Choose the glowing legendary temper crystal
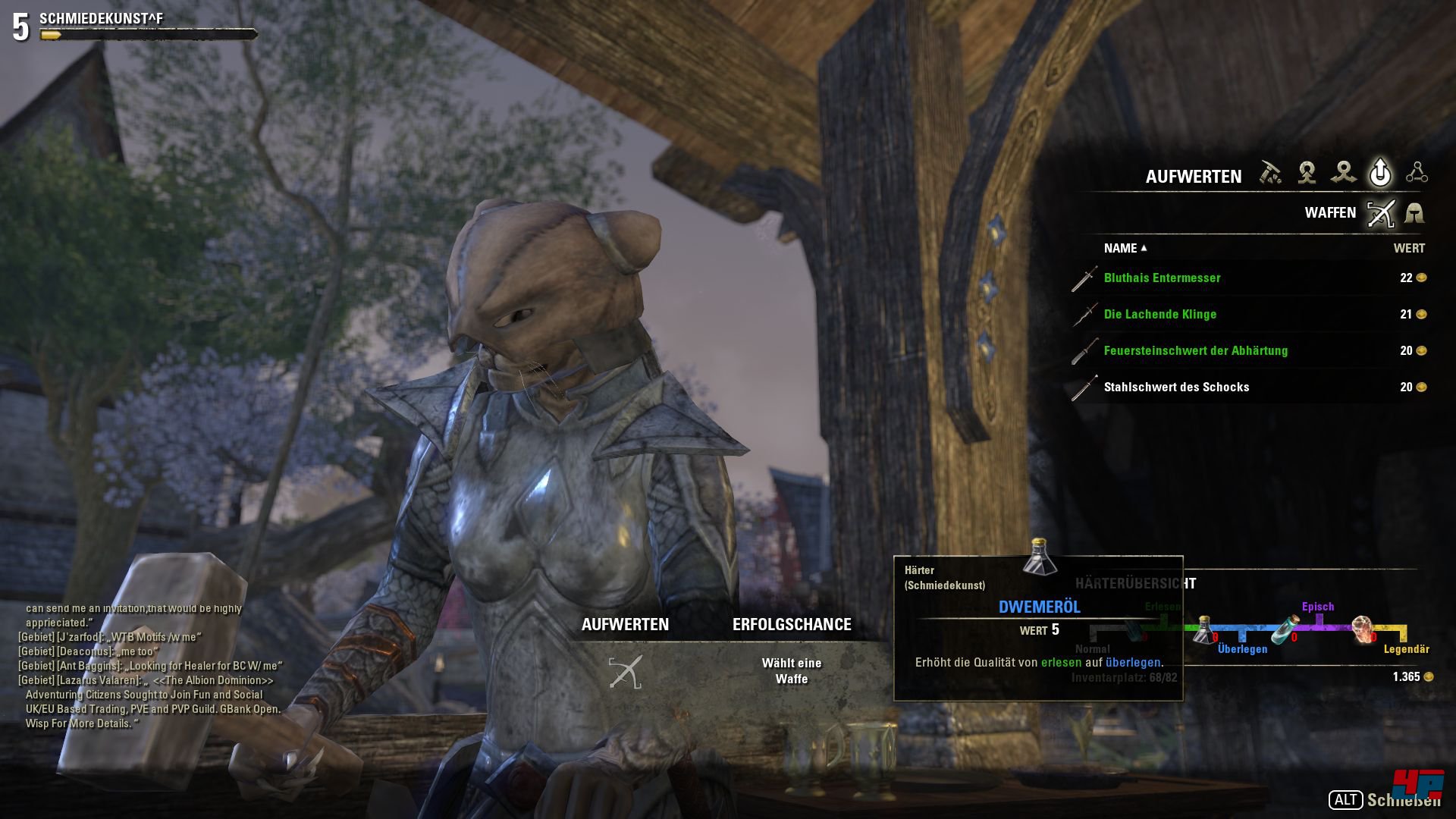This screenshot has width=1456, height=819. coord(1363,629)
